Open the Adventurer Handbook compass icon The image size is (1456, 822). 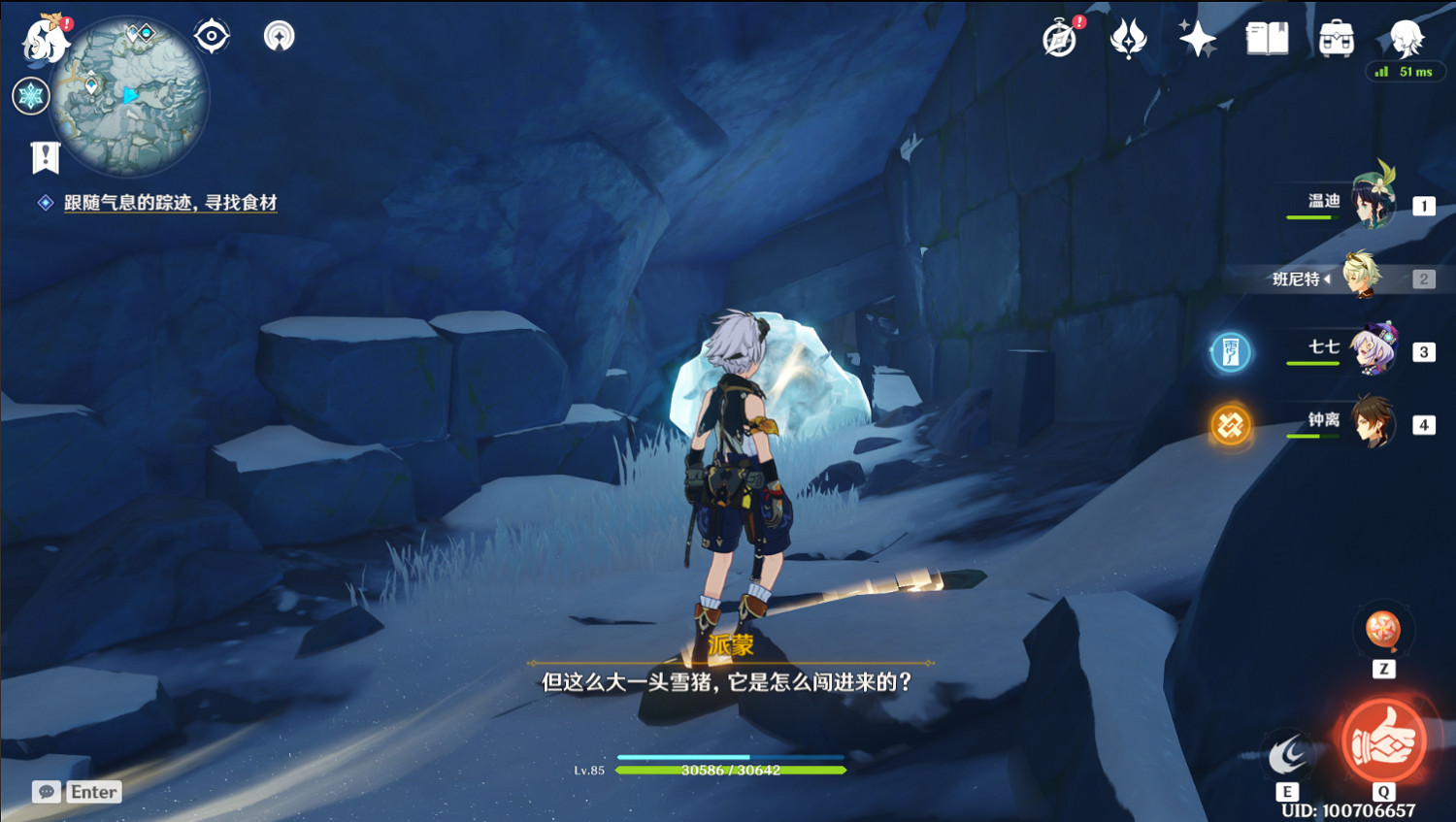(x=1058, y=39)
